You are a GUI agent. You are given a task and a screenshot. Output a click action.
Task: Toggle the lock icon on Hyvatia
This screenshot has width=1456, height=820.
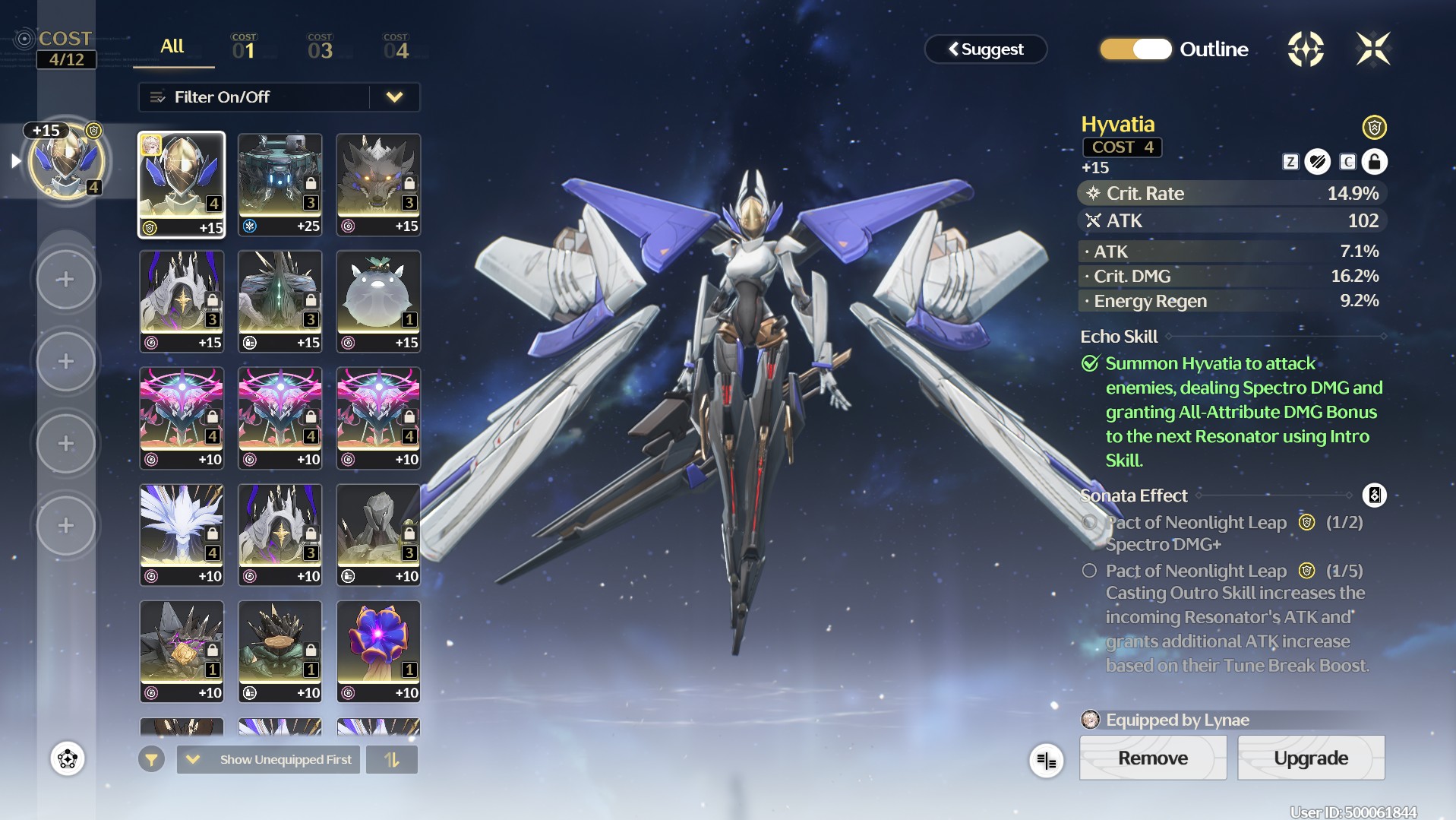point(1374,162)
